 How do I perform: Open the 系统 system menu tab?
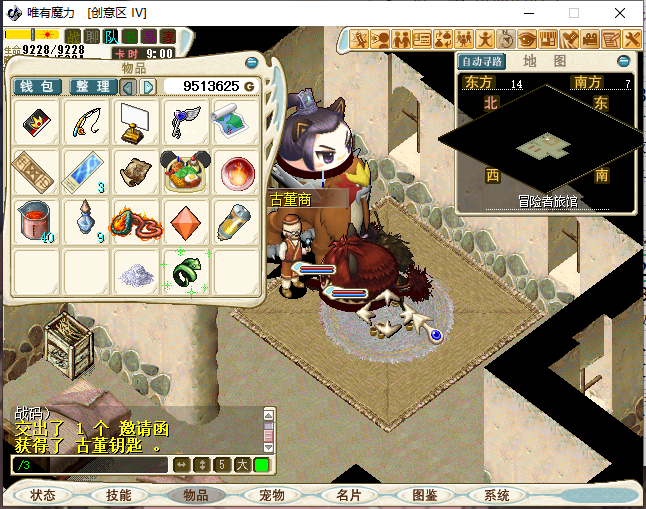[x=497, y=495]
